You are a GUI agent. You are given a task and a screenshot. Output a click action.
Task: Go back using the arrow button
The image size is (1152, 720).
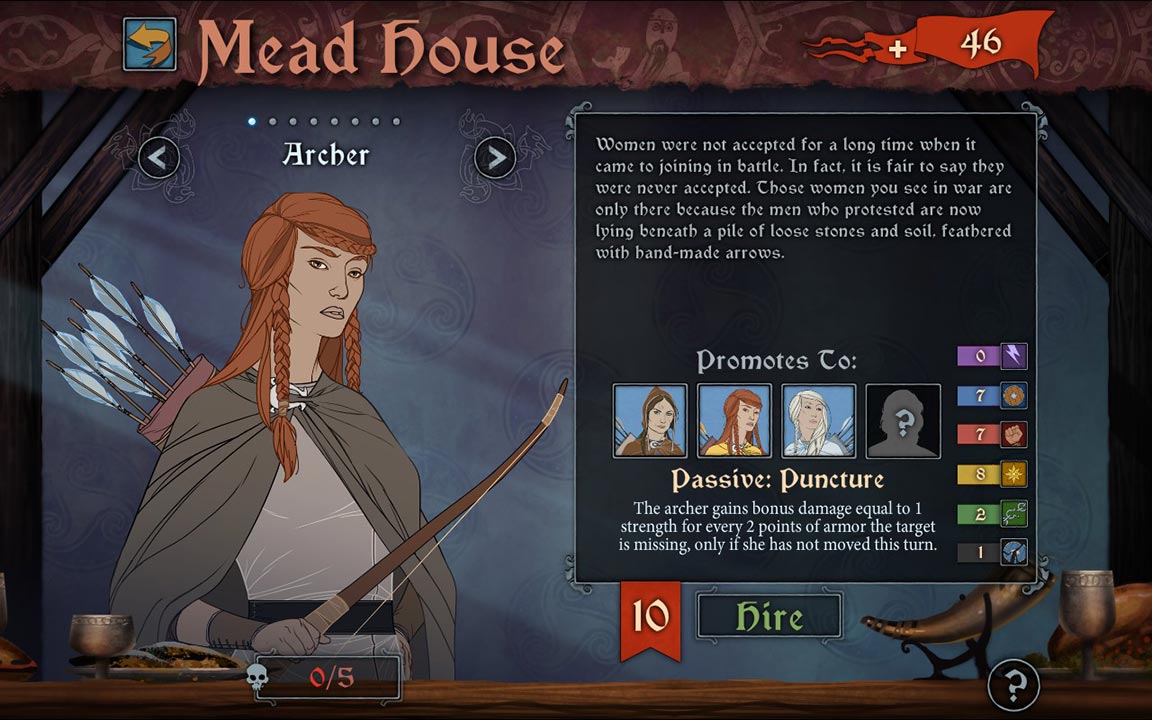coord(150,45)
